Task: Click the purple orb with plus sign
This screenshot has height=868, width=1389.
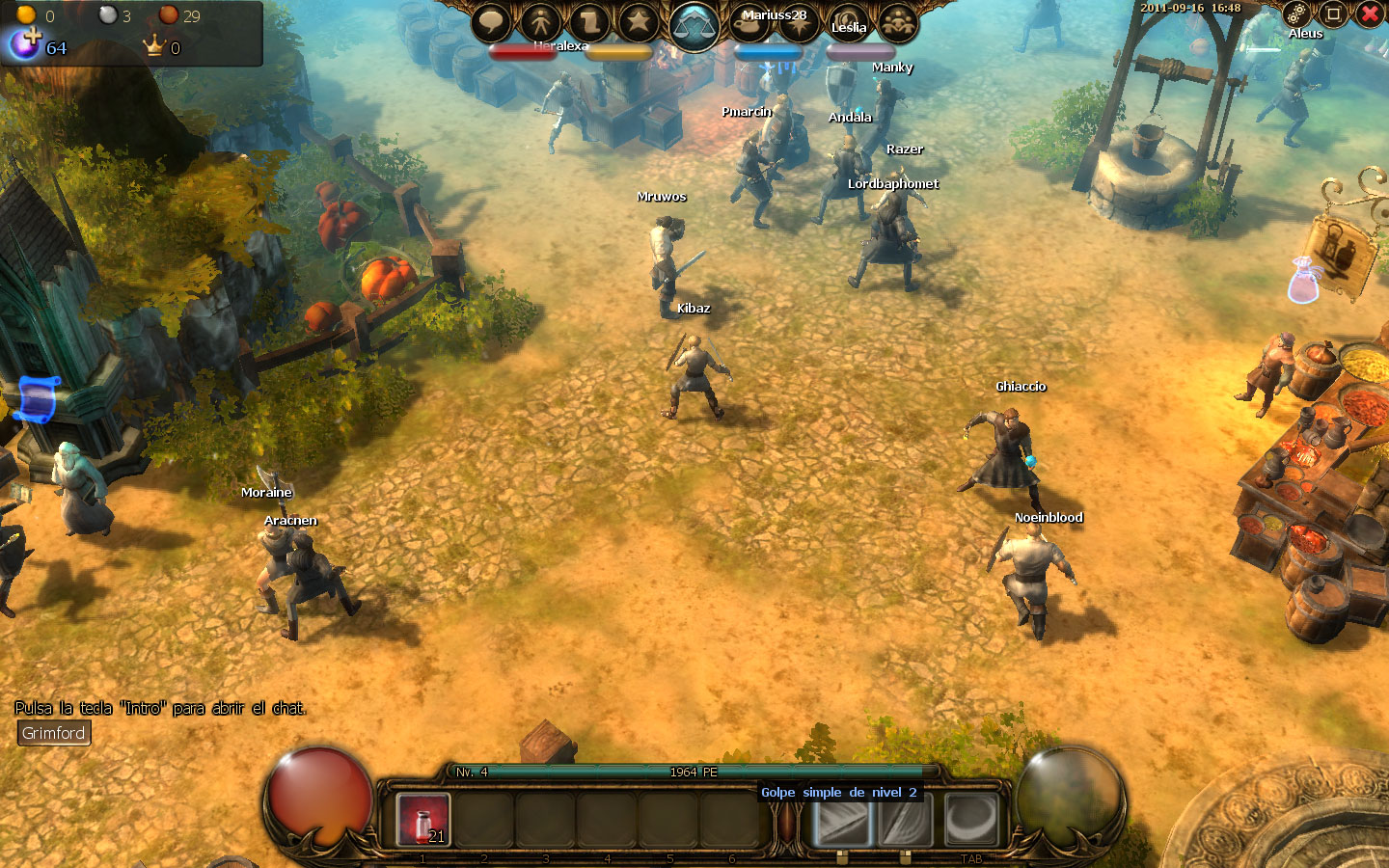Action: click(x=25, y=42)
